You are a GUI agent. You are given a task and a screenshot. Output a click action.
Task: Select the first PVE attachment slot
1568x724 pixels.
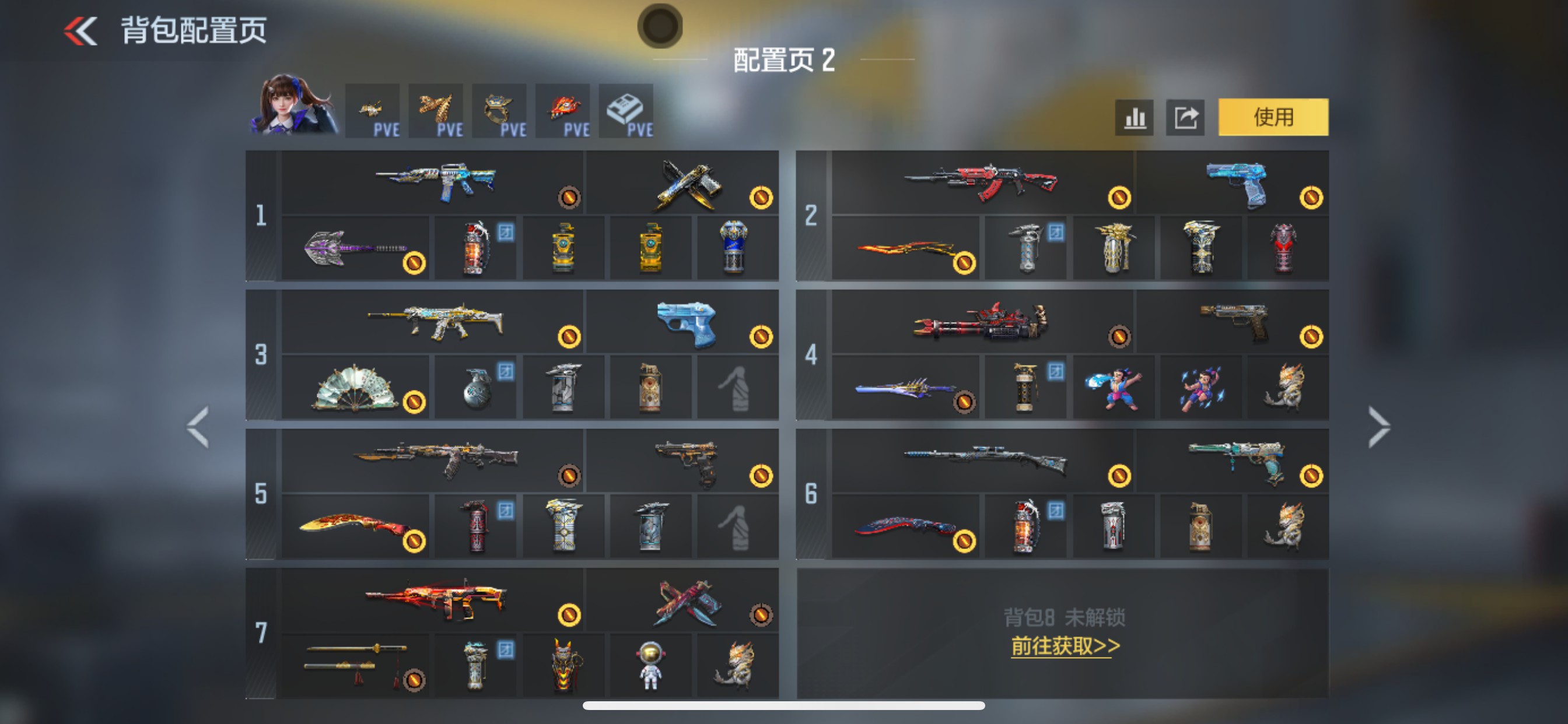click(373, 111)
